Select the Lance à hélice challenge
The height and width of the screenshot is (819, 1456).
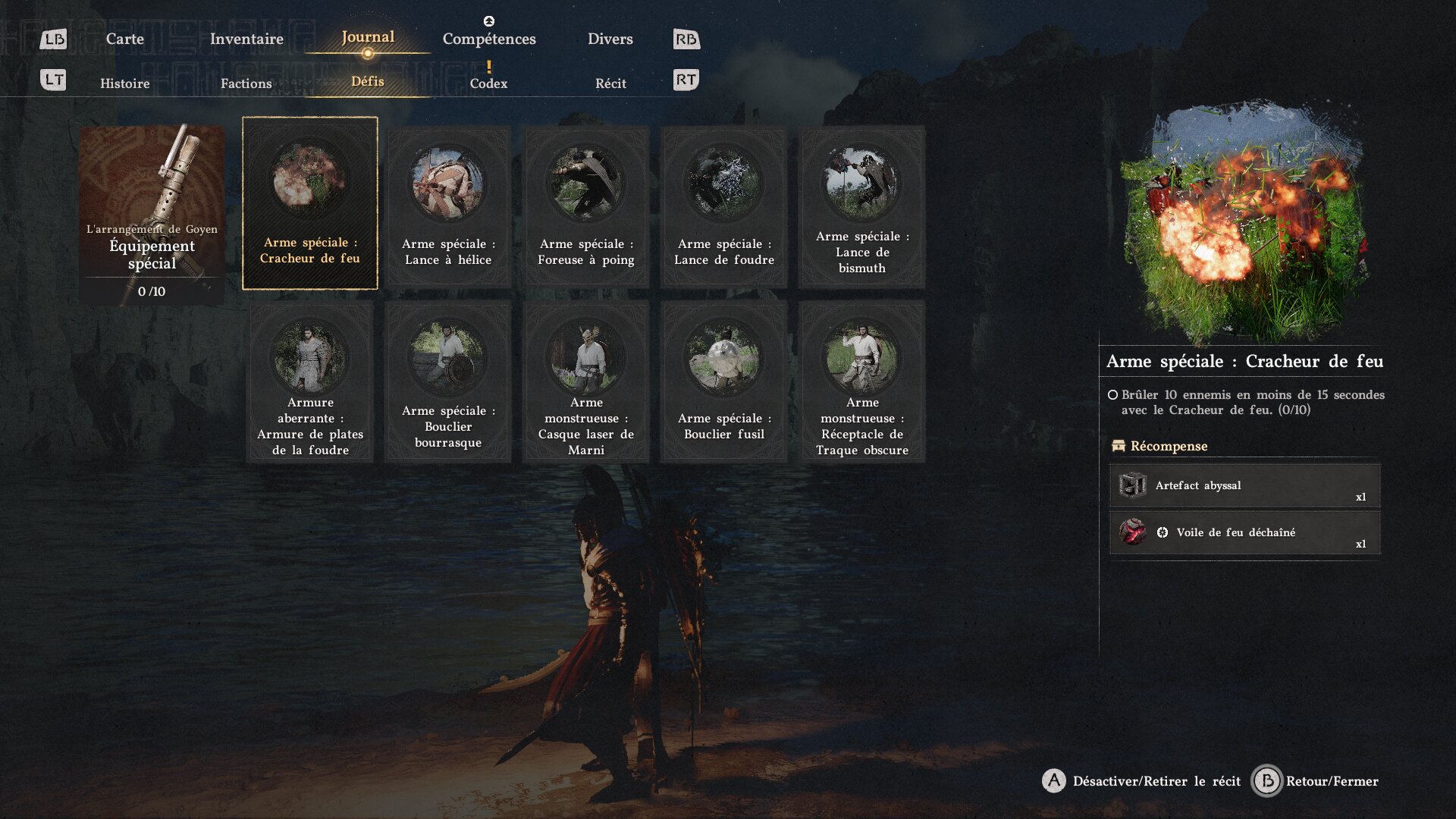[x=447, y=206]
